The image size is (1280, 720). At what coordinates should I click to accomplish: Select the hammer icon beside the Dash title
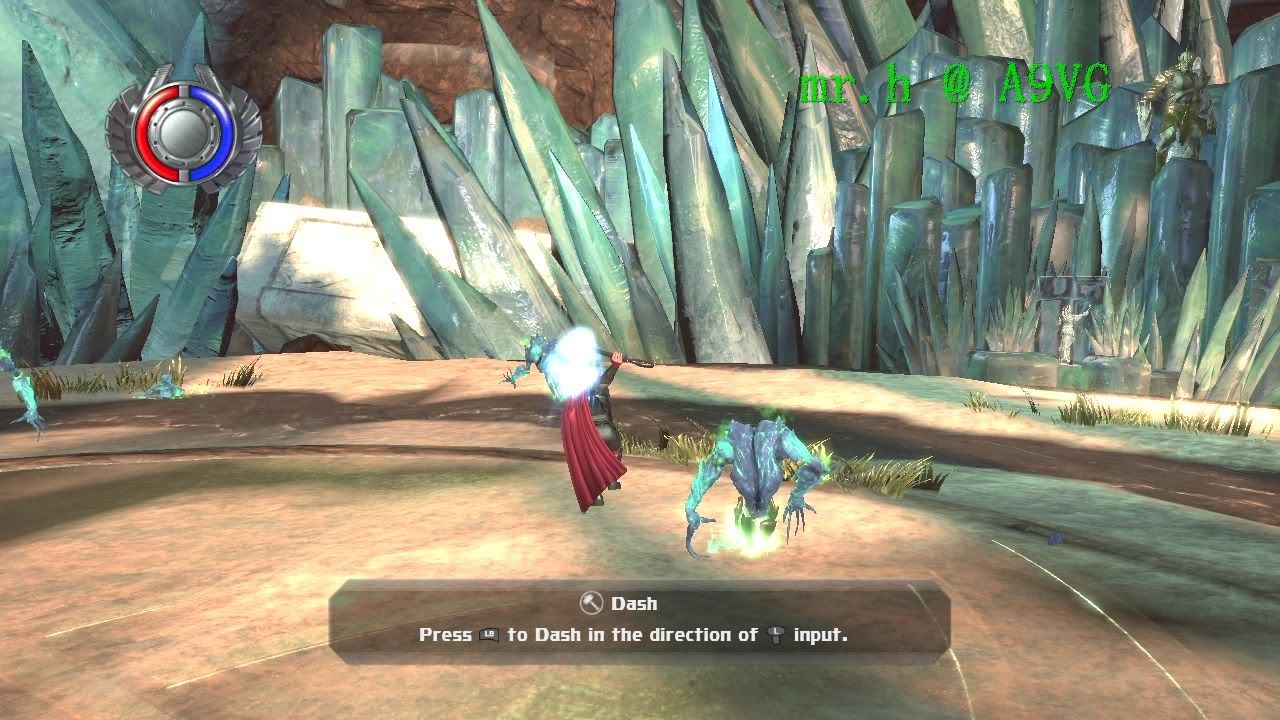(x=591, y=603)
